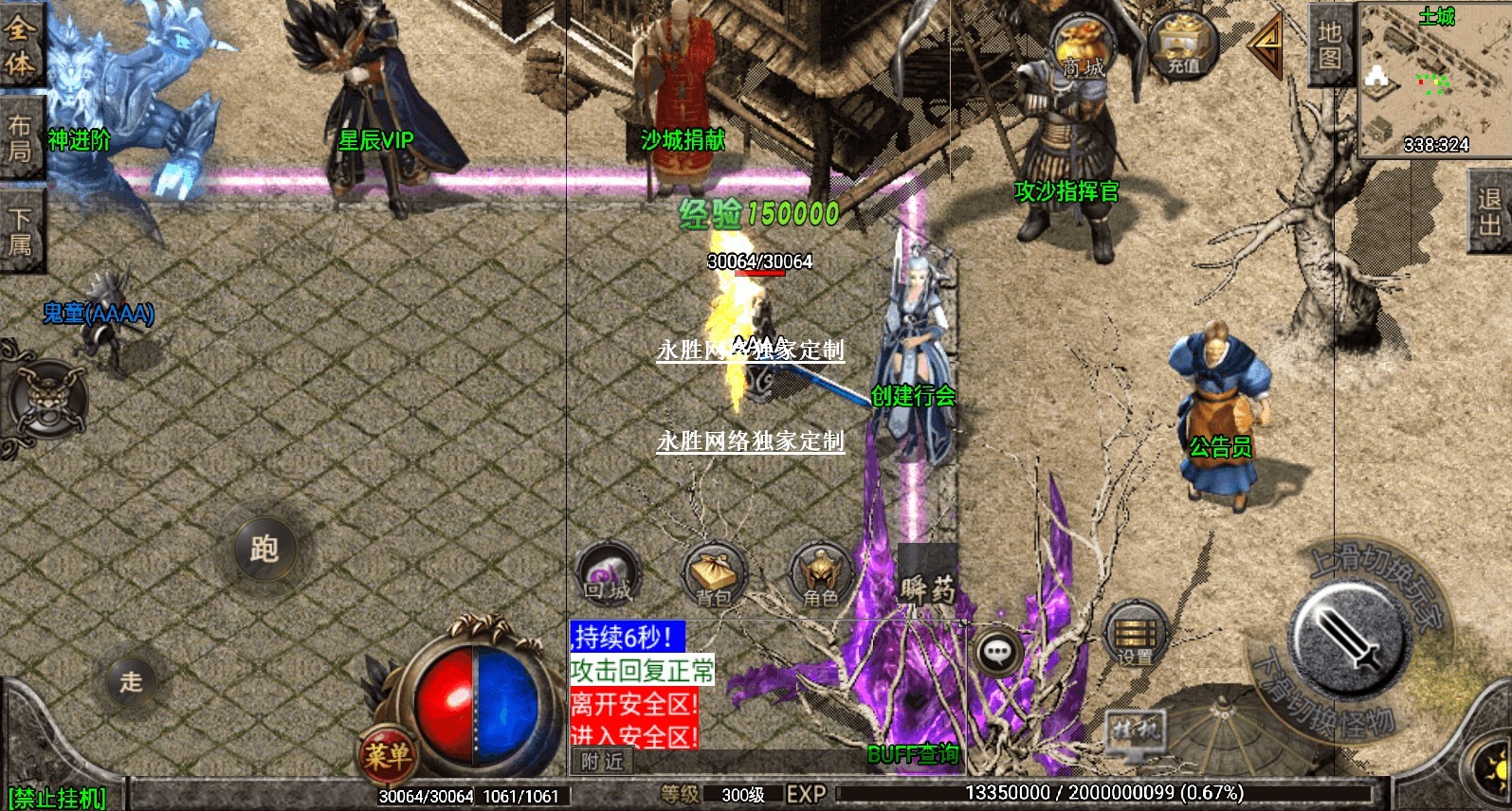
Task: Switch to the 下属 tab
Action: click(20, 231)
